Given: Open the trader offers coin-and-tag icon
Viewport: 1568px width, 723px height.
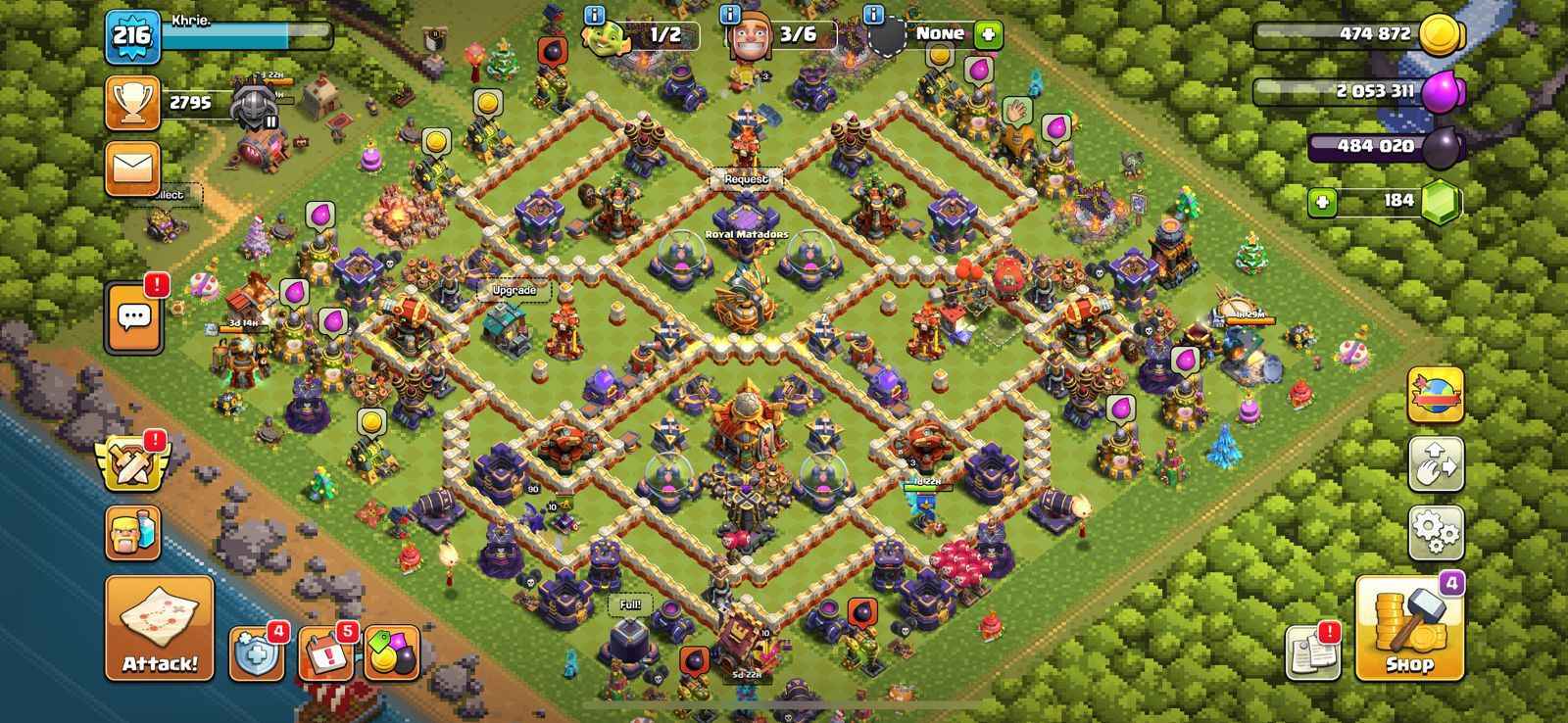Looking at the screenshot, I should pos(391,653).
